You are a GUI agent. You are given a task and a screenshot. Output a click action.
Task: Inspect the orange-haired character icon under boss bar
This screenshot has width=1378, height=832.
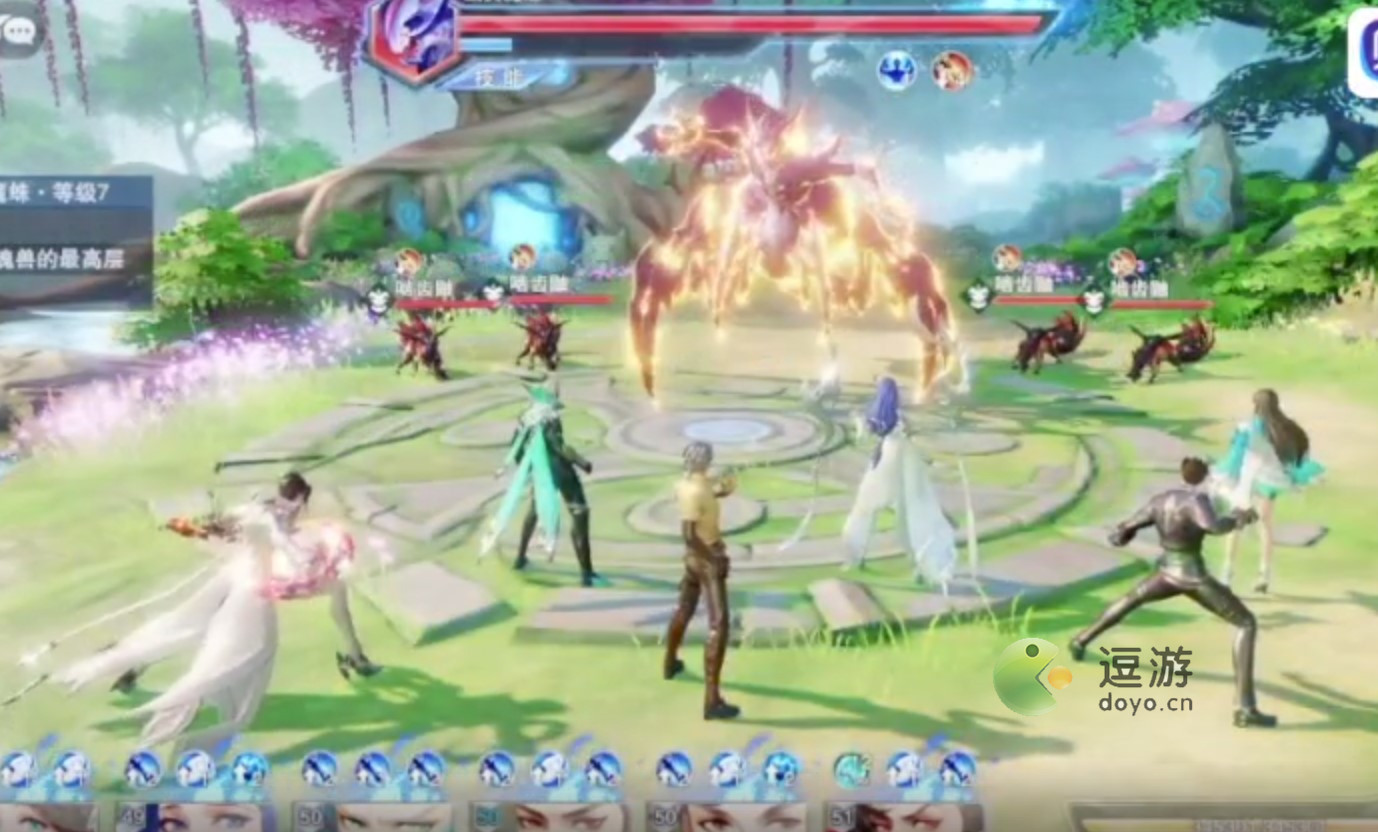952,71
